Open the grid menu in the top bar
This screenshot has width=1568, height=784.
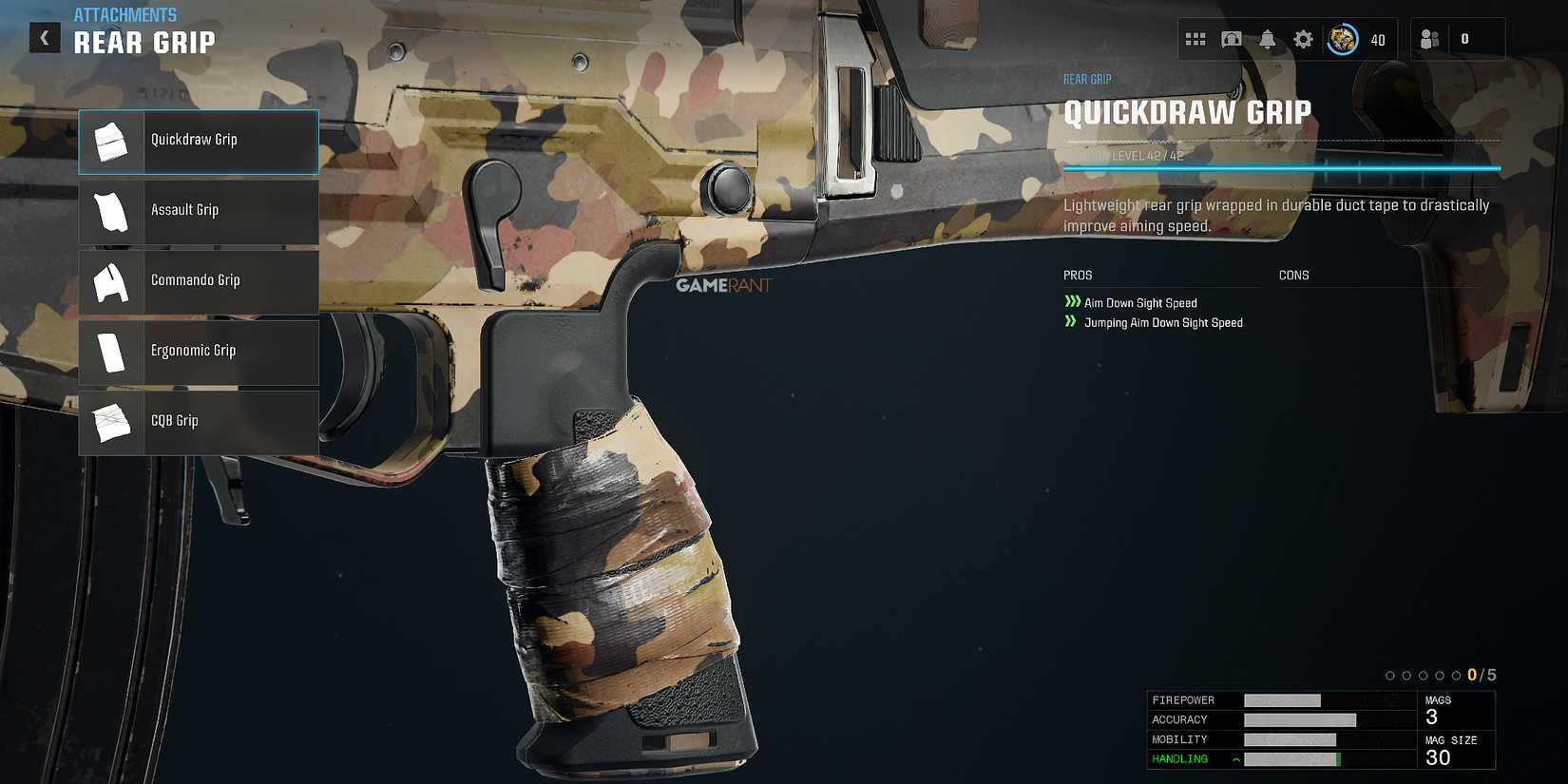click(x=1196, y=39)
